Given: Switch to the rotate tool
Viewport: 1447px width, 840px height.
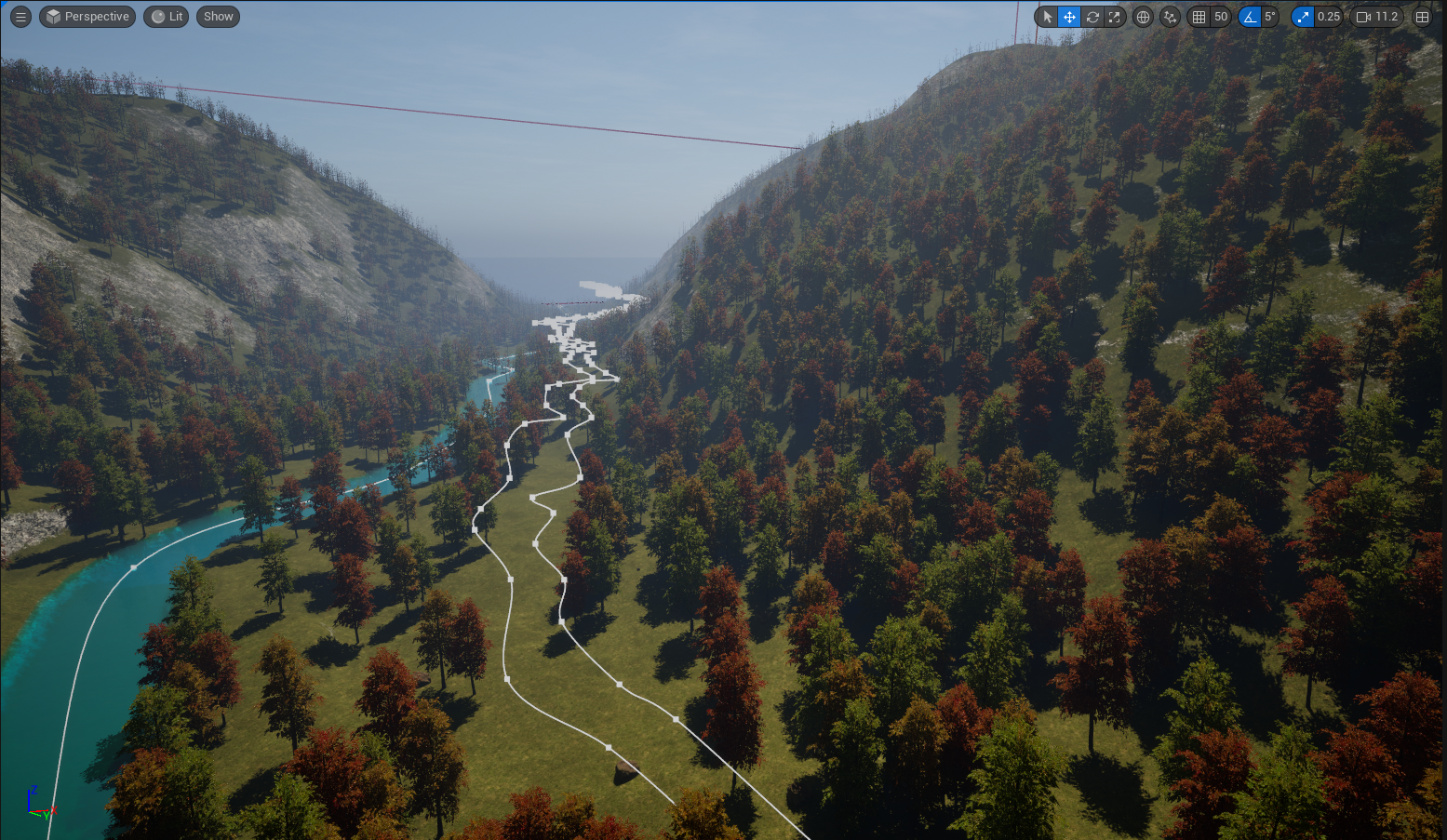Looking at the screenshot, I should coord(1092,17).
